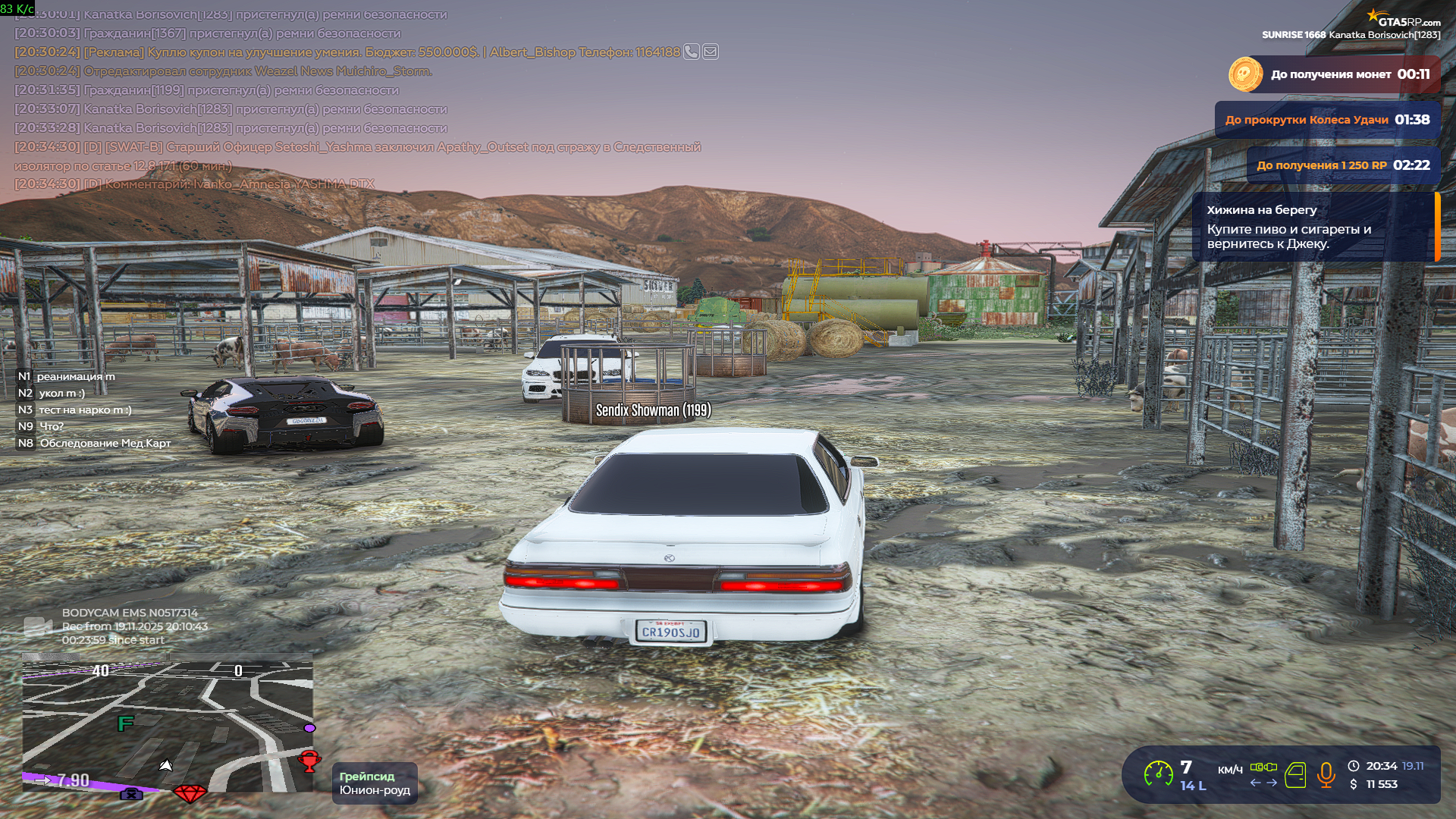
Task: Open the minimap
Action: 167,726
